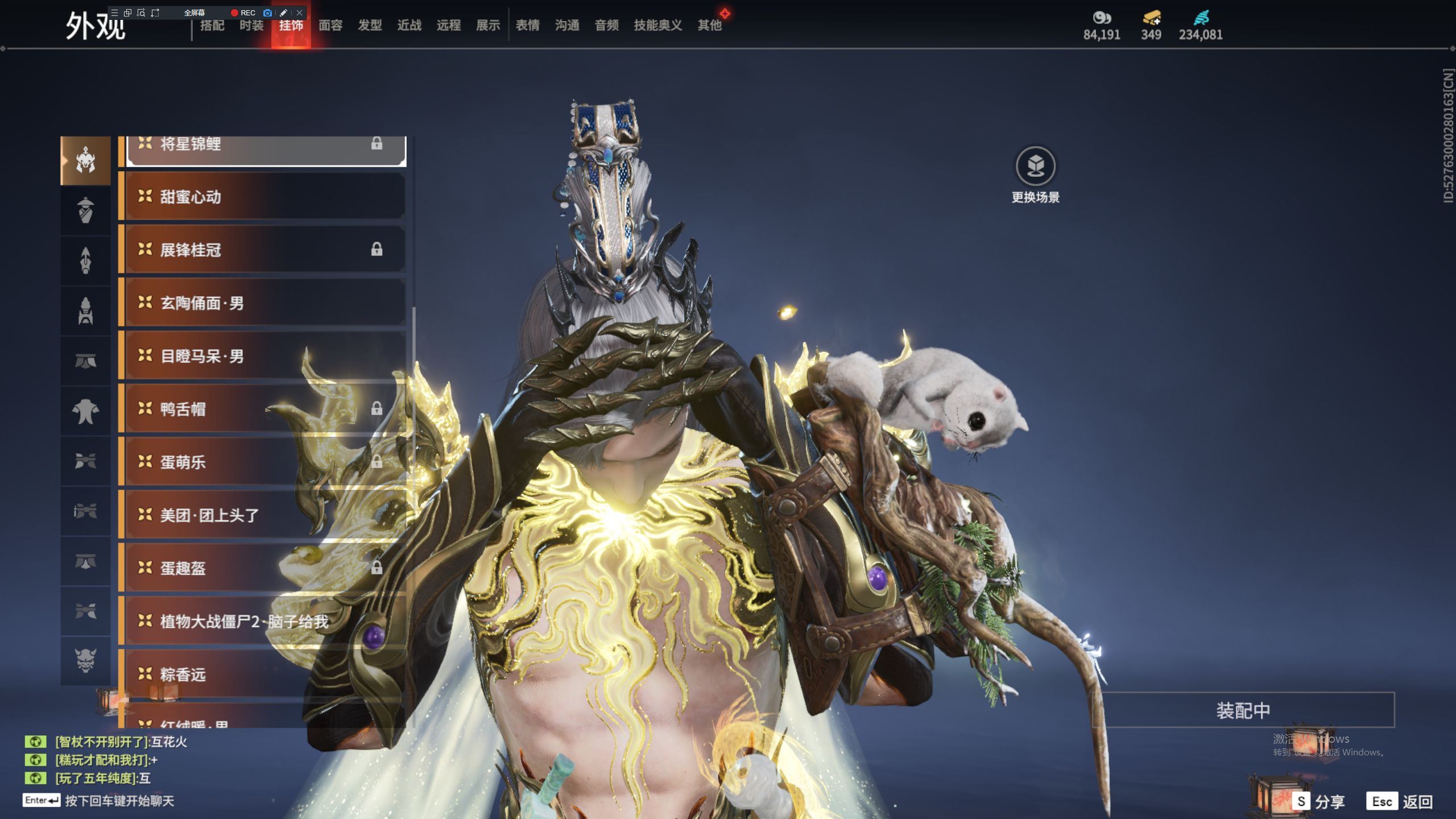The image size is (1456, 819).
Task: Choose the 美团·团上头了 accessory
Action: pos(264,515)
